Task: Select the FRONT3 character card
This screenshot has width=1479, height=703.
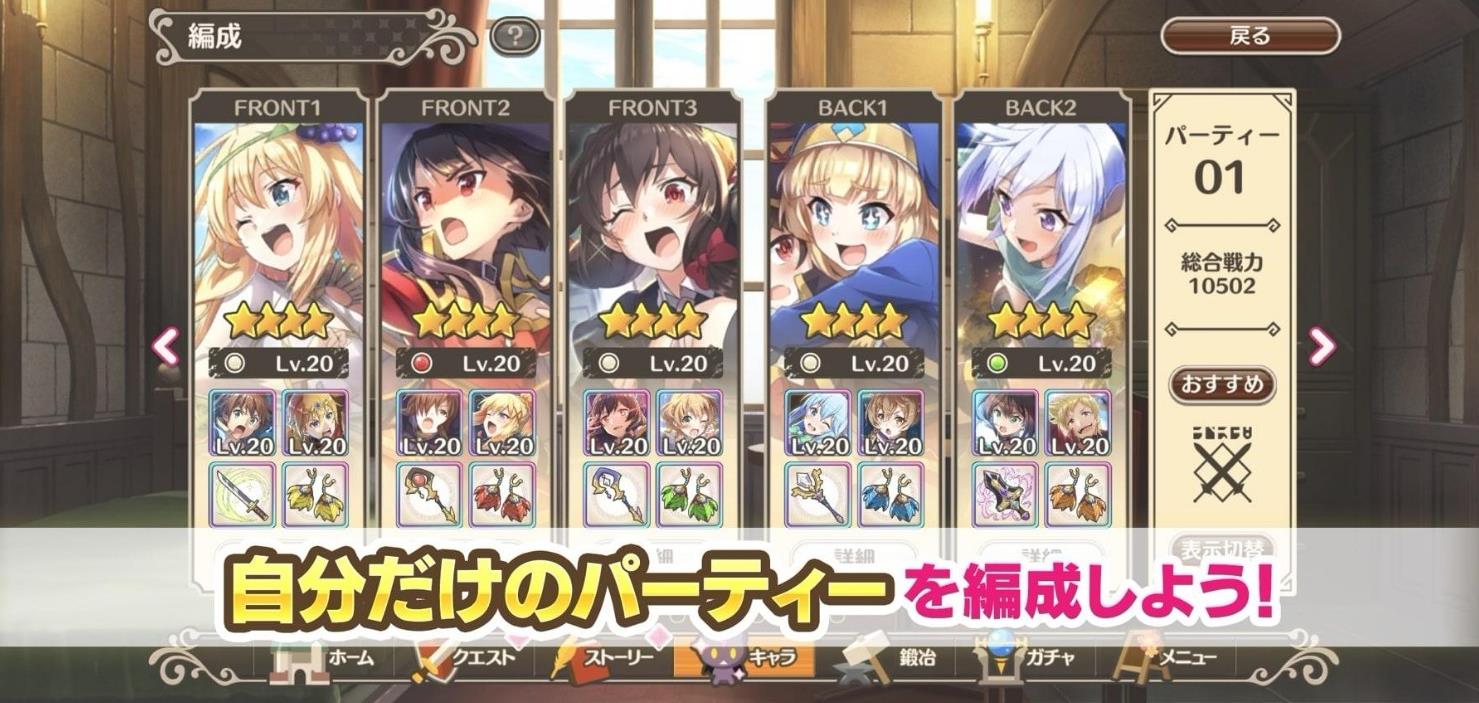Action: coord(652,230)
